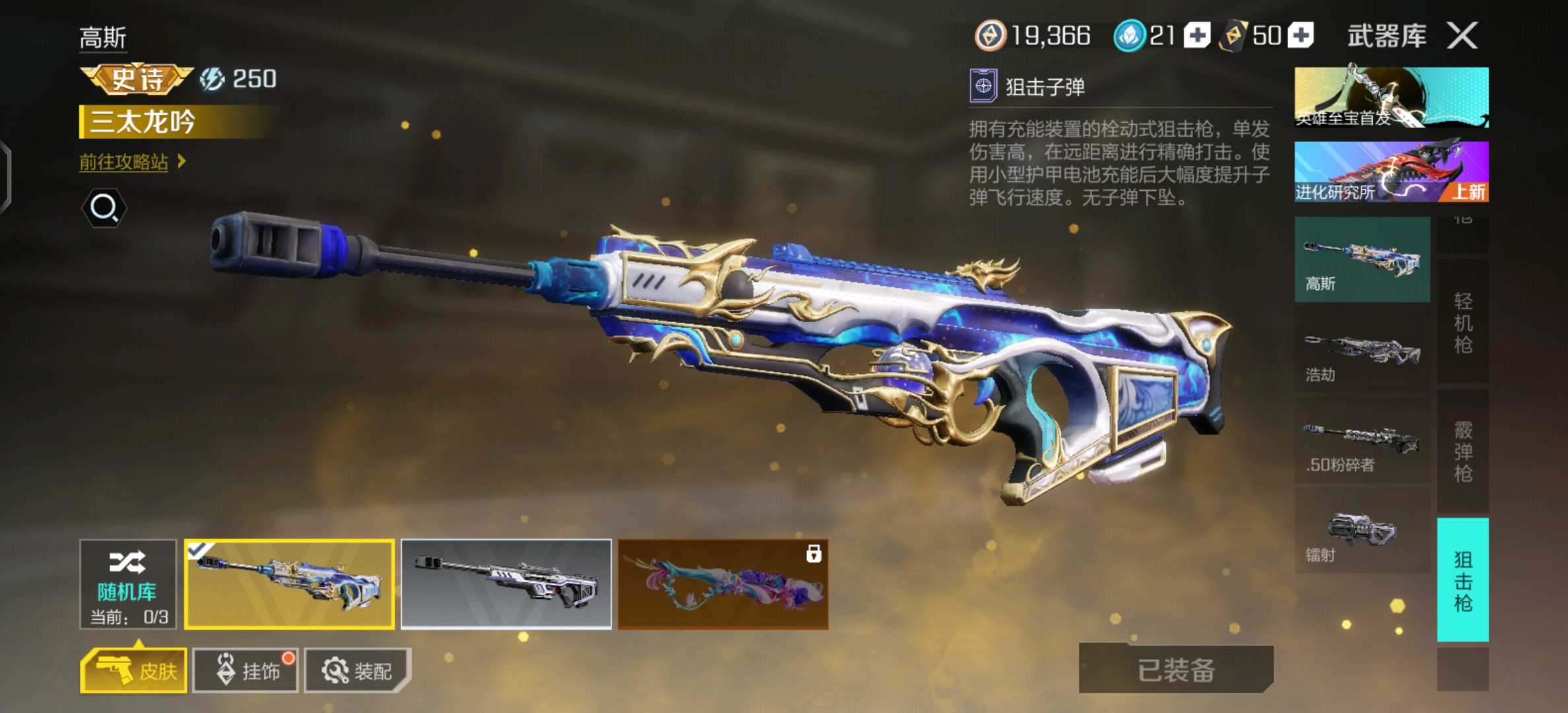The height and width of the screenshot is (713, 1568).
Task: Select the 镭射 weapon entry
Action: click(1362, 531)
